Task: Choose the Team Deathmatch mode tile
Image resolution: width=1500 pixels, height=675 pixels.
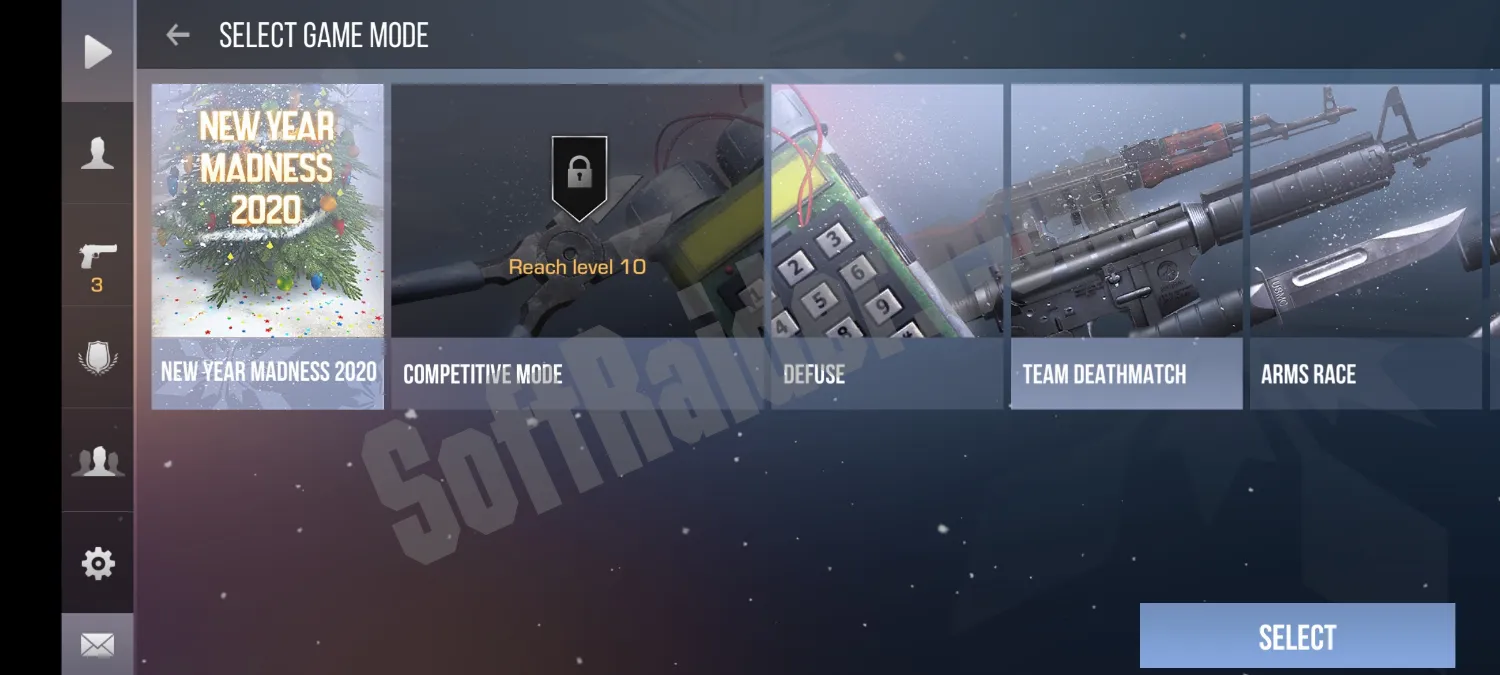Action: coord(1126,245)
